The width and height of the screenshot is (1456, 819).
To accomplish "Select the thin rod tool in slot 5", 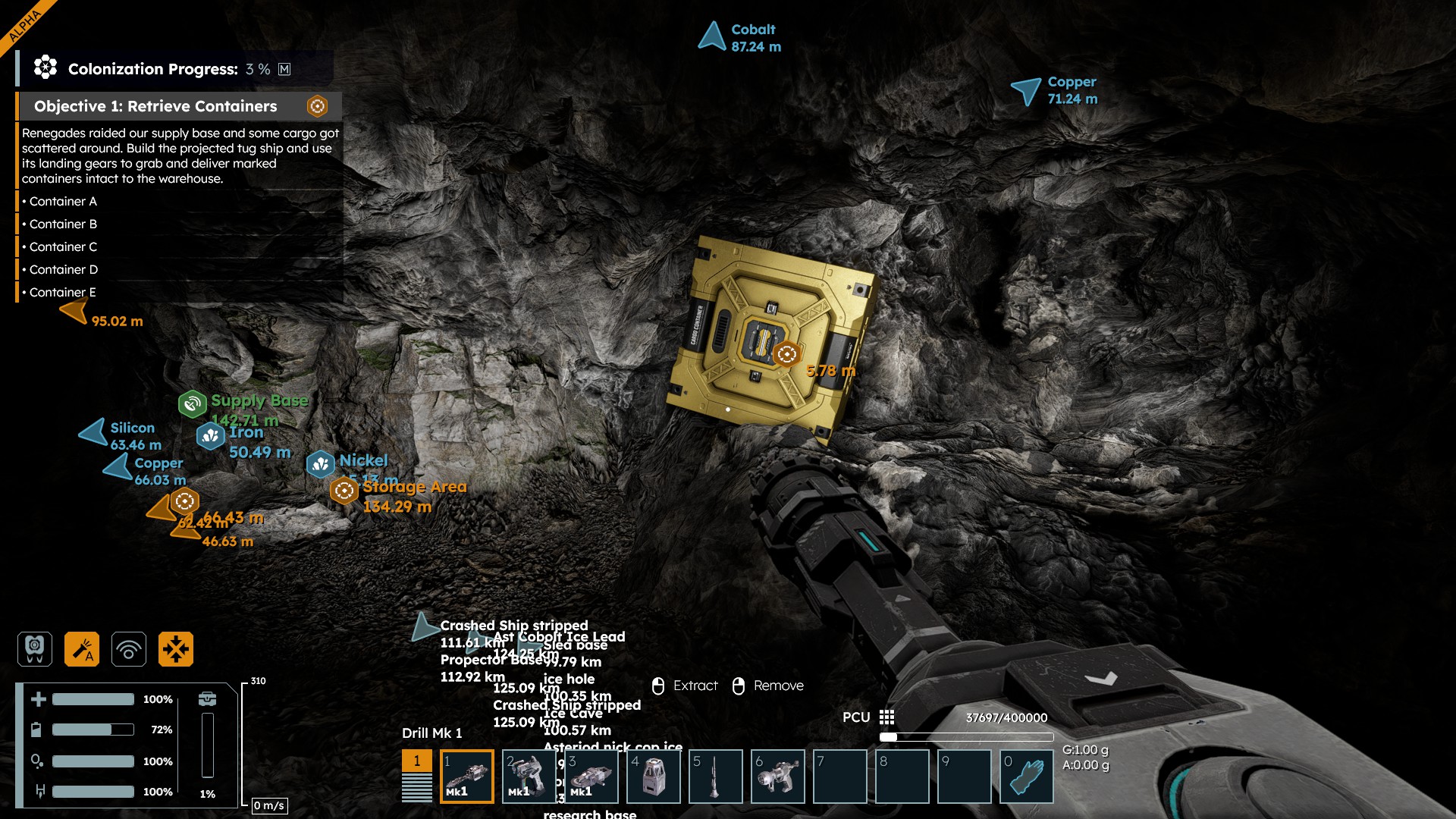I will (x=715, y=776).
